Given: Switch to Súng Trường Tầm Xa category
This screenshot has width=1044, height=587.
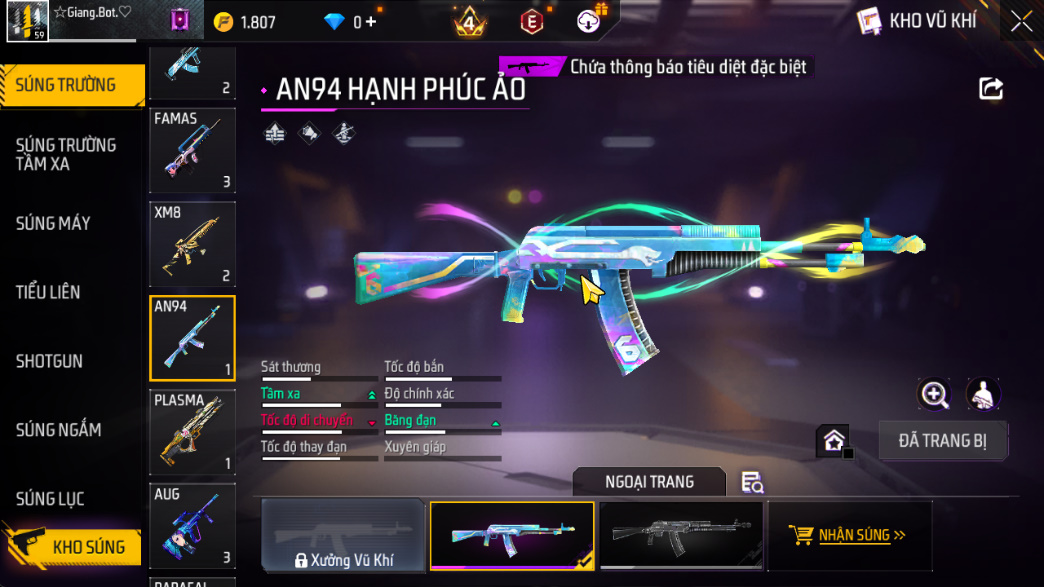Looking at the screenshot, I should pos(66,154).
